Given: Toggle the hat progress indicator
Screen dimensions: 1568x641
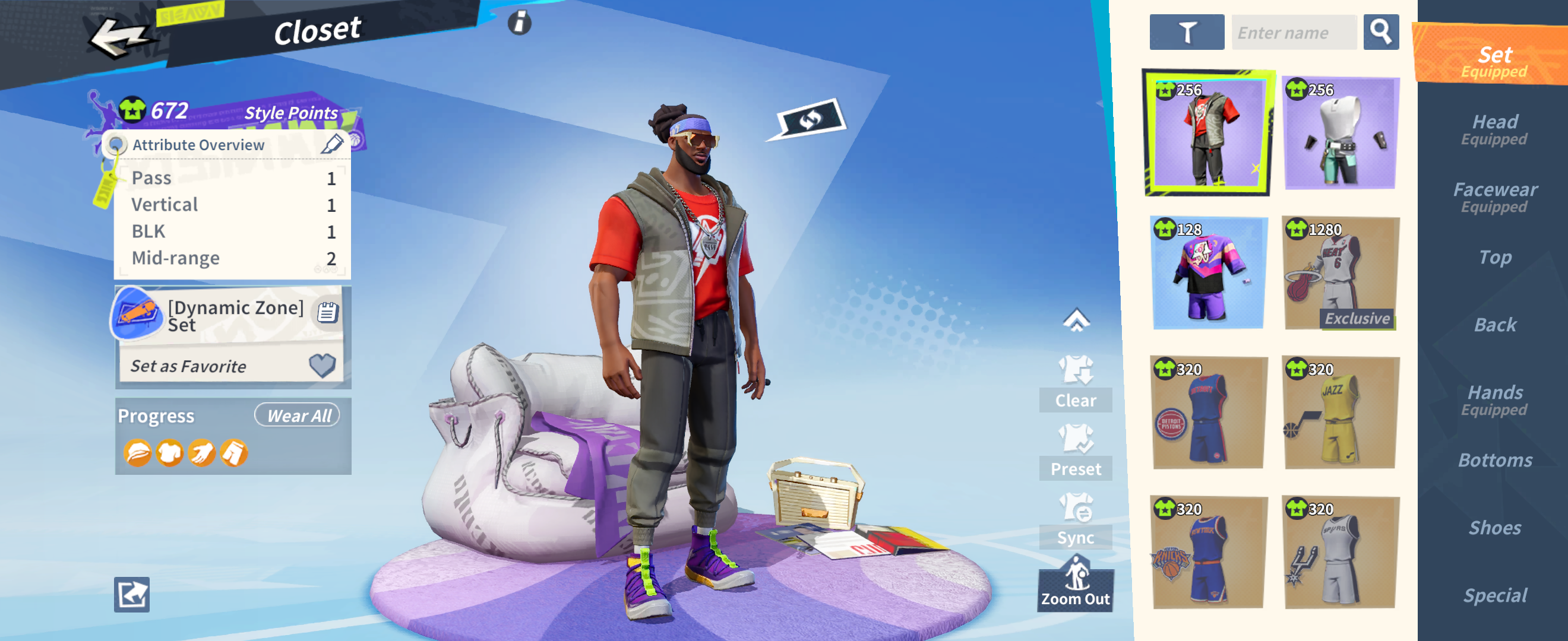Looking at the screenshot, I should tap(139, 453).
